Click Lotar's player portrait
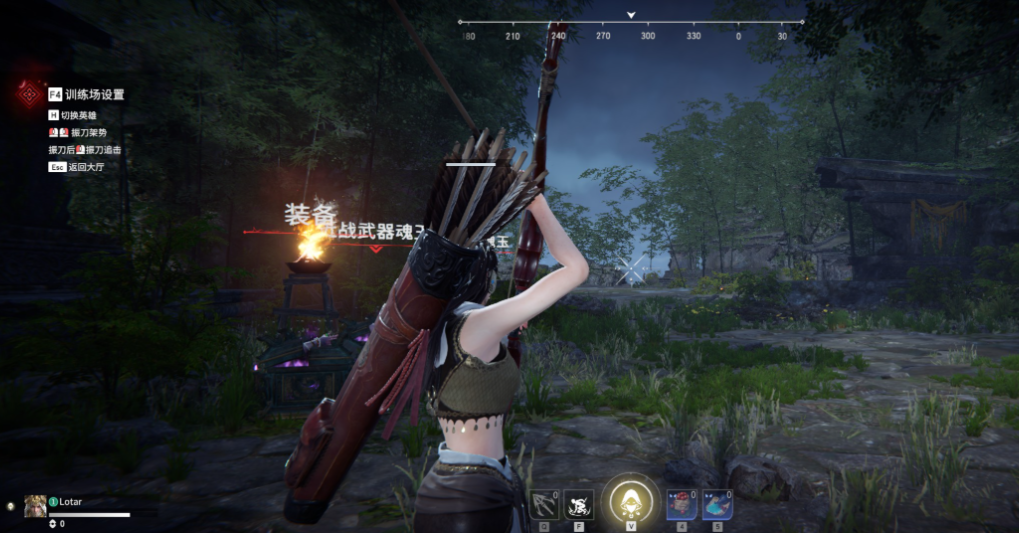Viewport: 1019px width, 533px height. (35, 506)
